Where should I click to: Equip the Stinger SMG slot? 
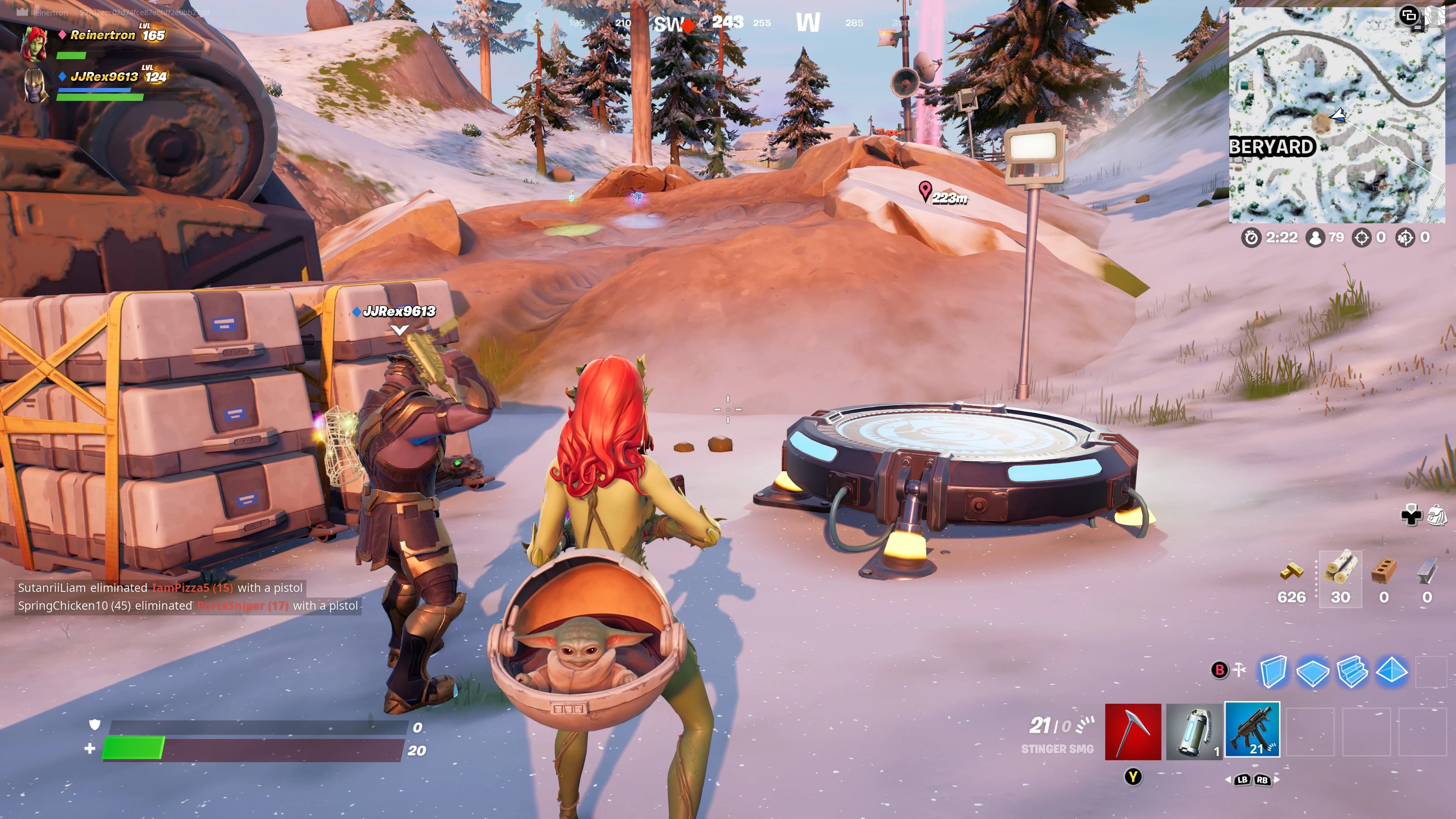pos(1252,729)
